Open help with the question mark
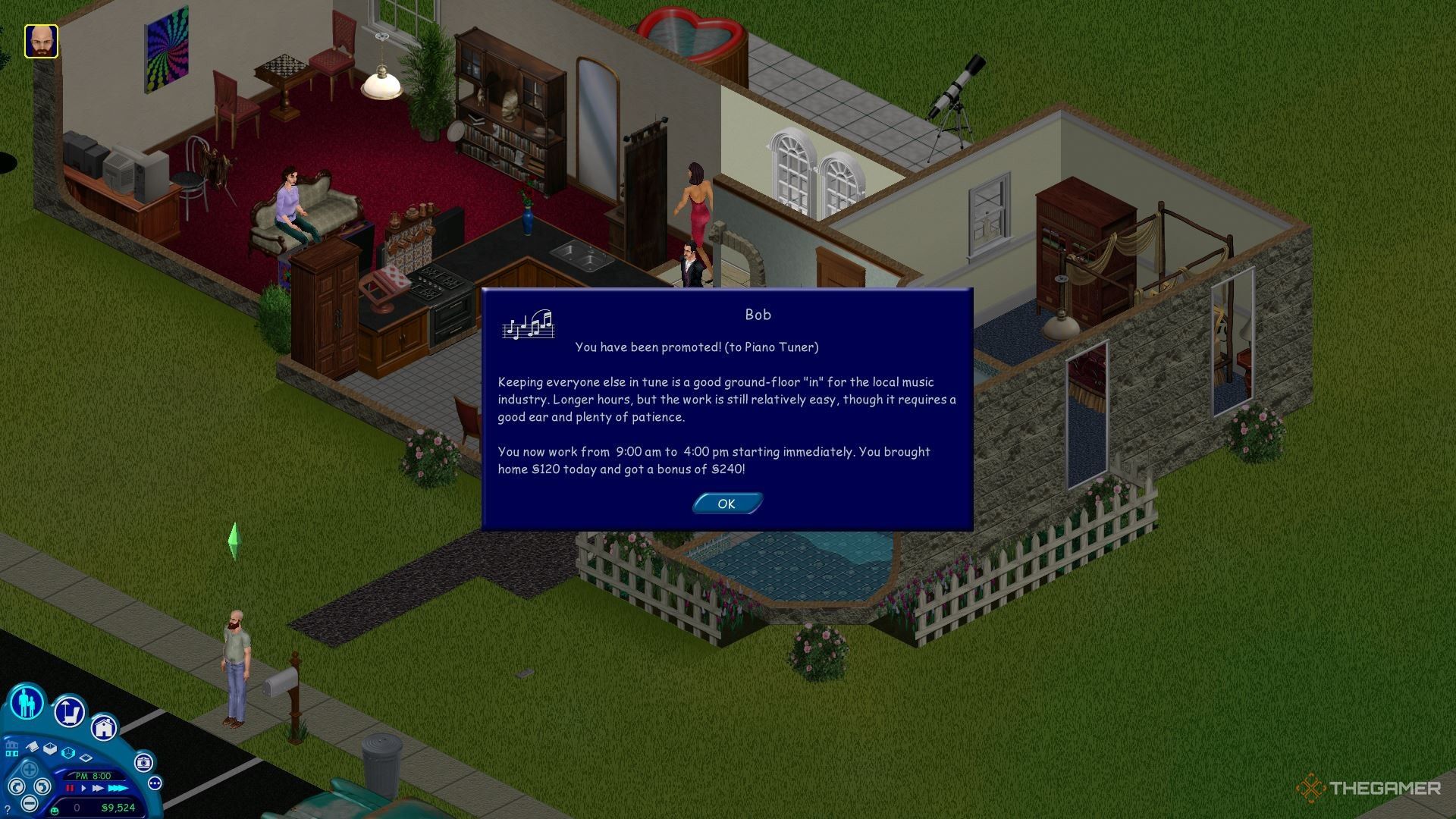 point(8,810)
